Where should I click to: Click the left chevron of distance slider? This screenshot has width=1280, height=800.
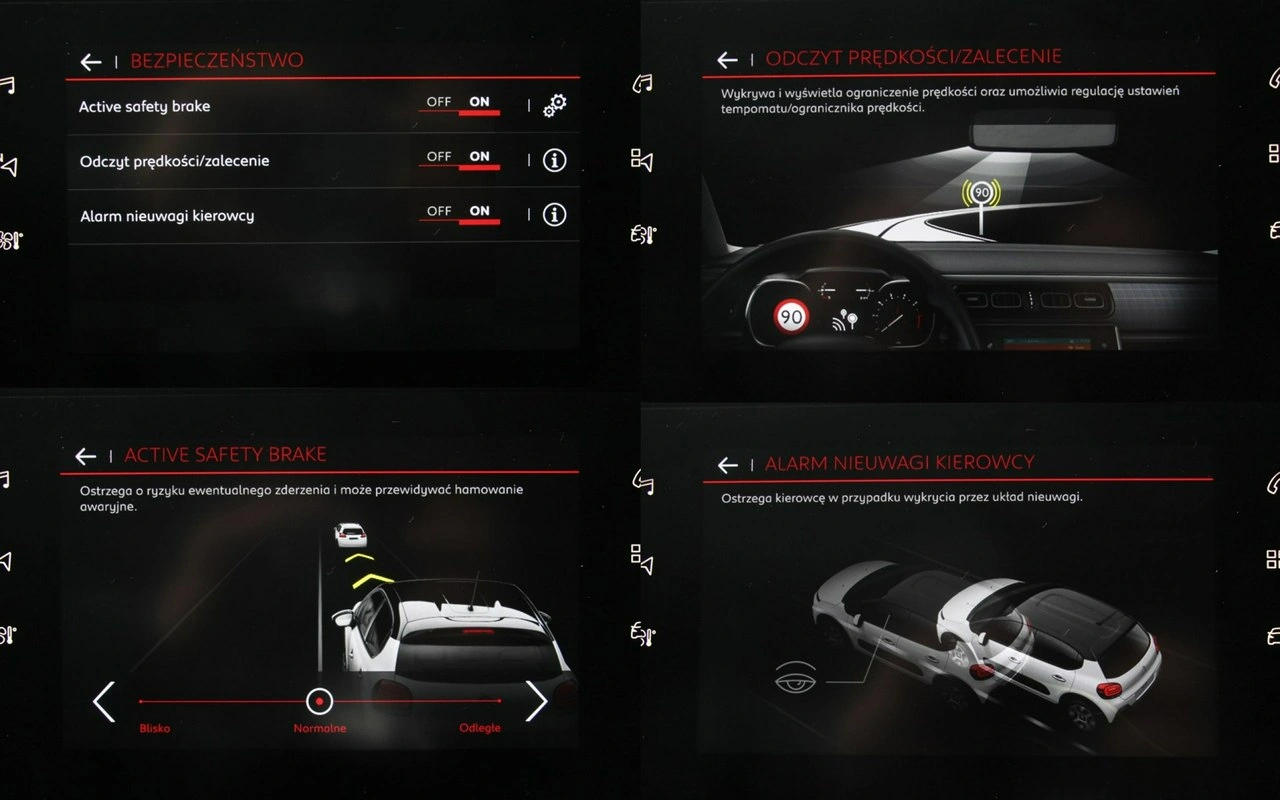pos(104,701)
